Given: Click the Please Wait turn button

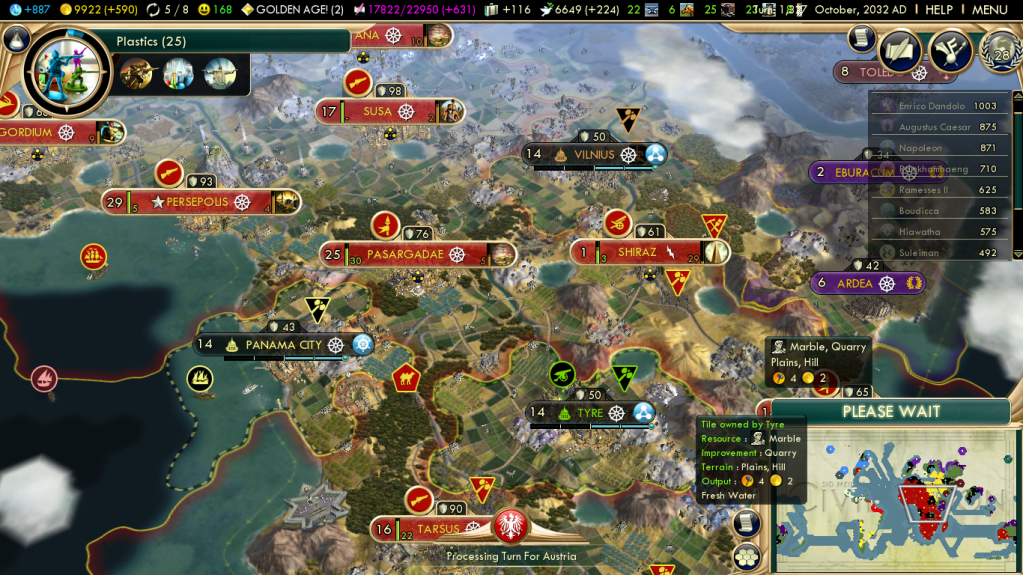Looking at the screenshot, I should pyautogui.click(x=890, y=412).
